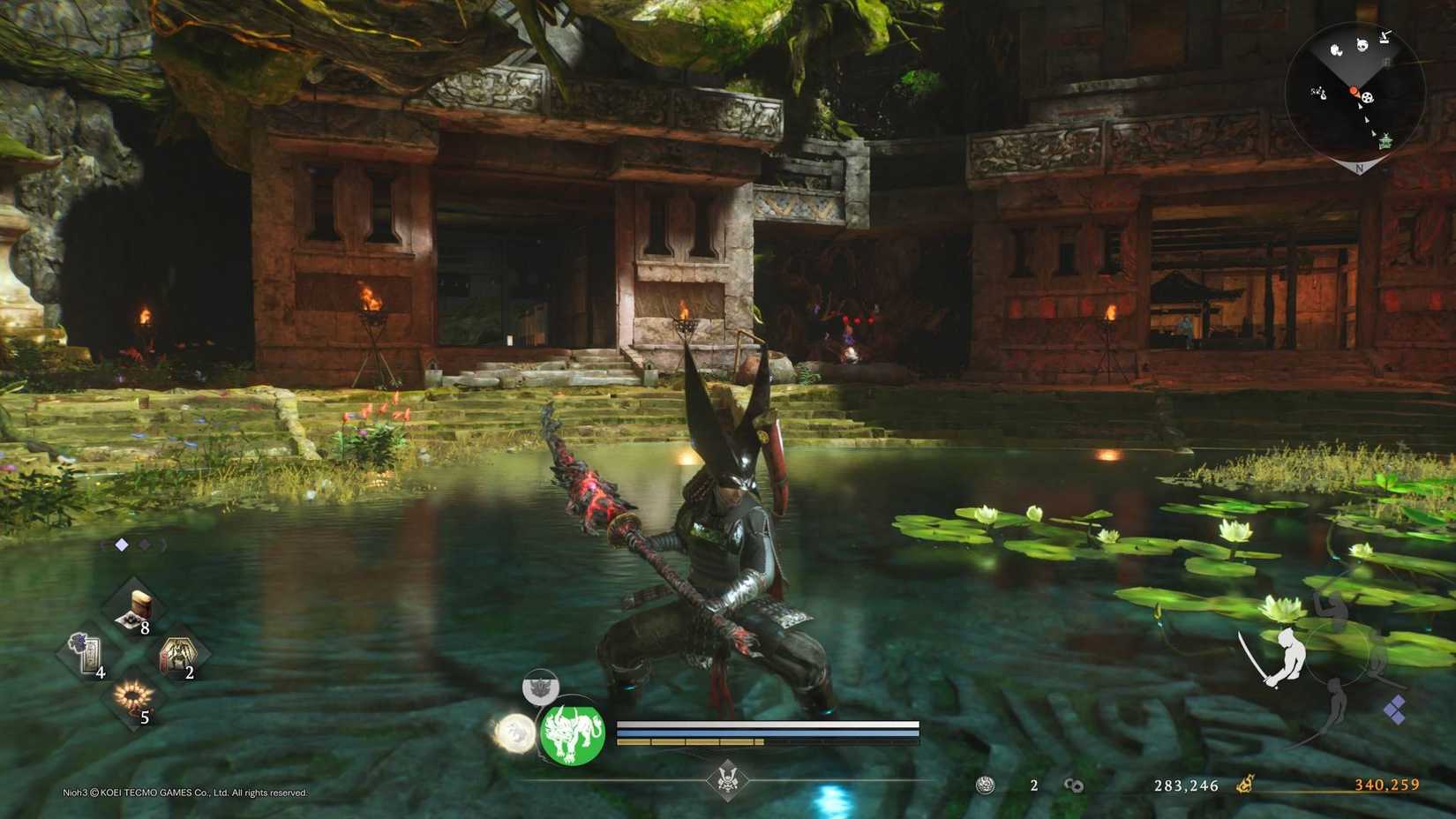Click the samurai helmet diamond below the health bar
Screen dimensions: 1456x819
728,778
